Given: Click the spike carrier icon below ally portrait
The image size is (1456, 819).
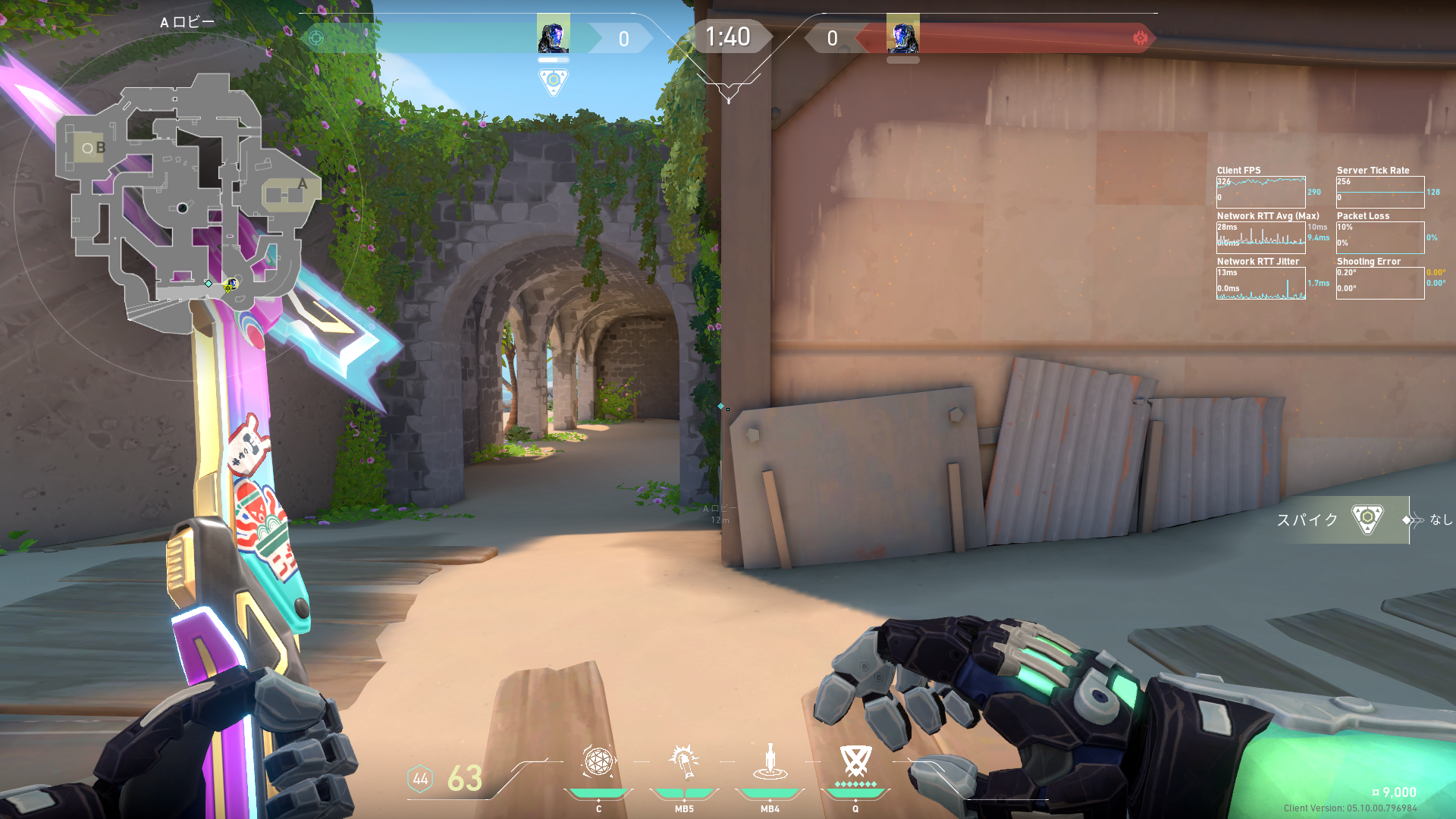Looking at the screenshot, I should 553,80.
